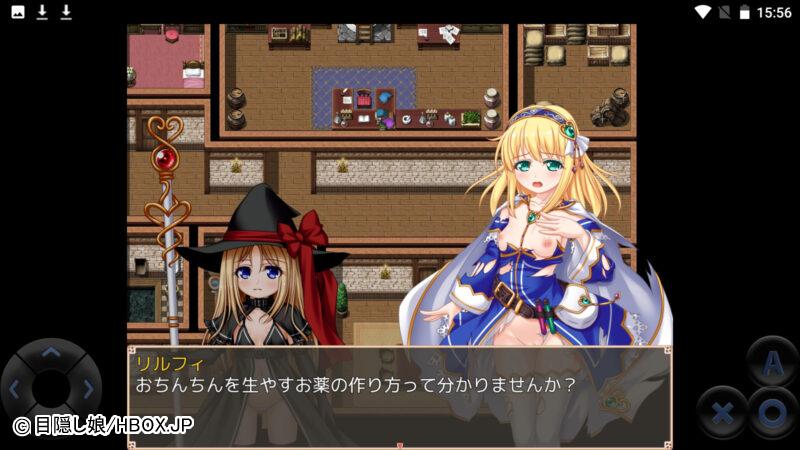Tap the right arrow on the virtual d-pad

point(88,388)
